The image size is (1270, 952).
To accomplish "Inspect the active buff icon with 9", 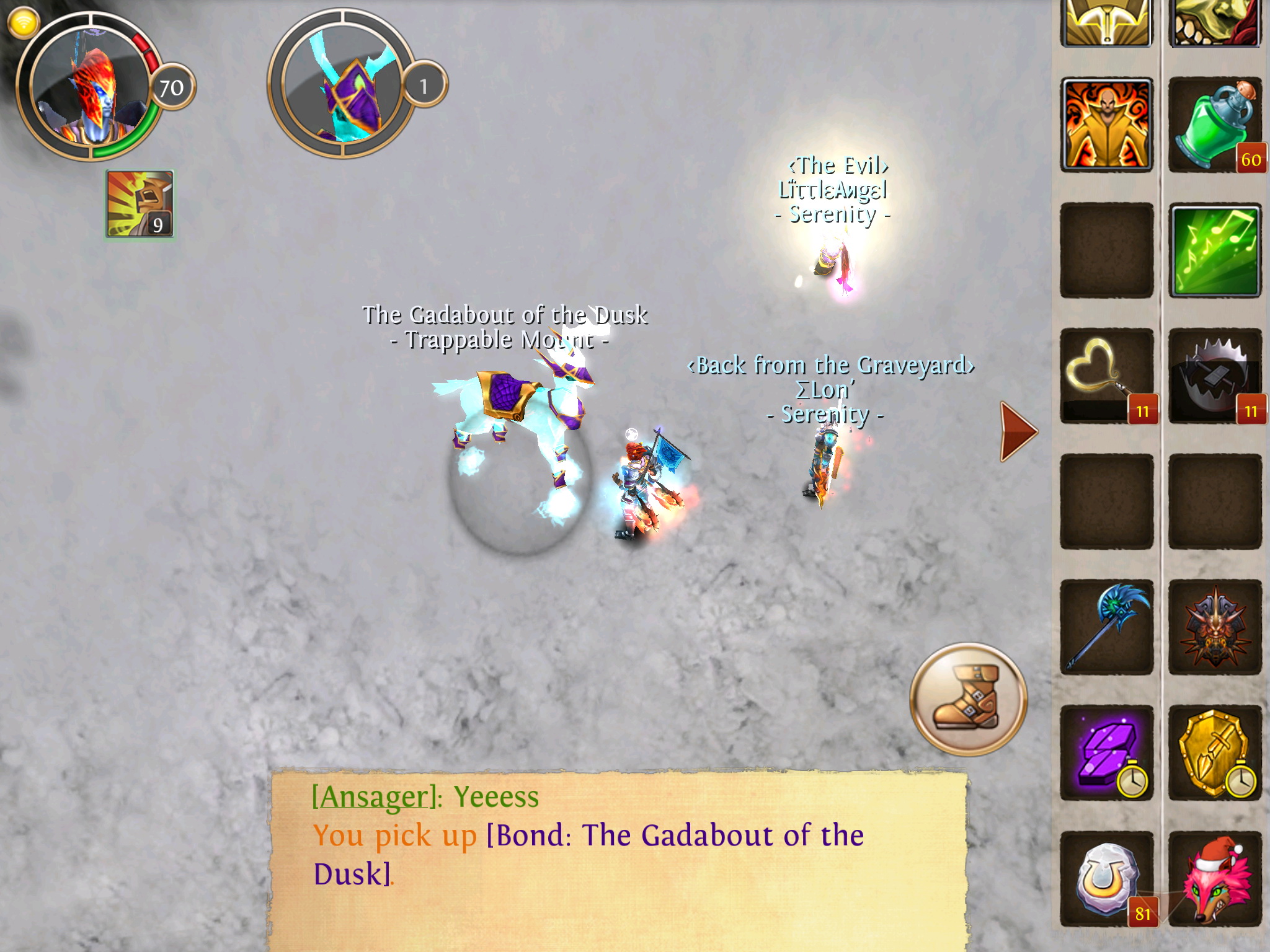I will pos(140,204).
